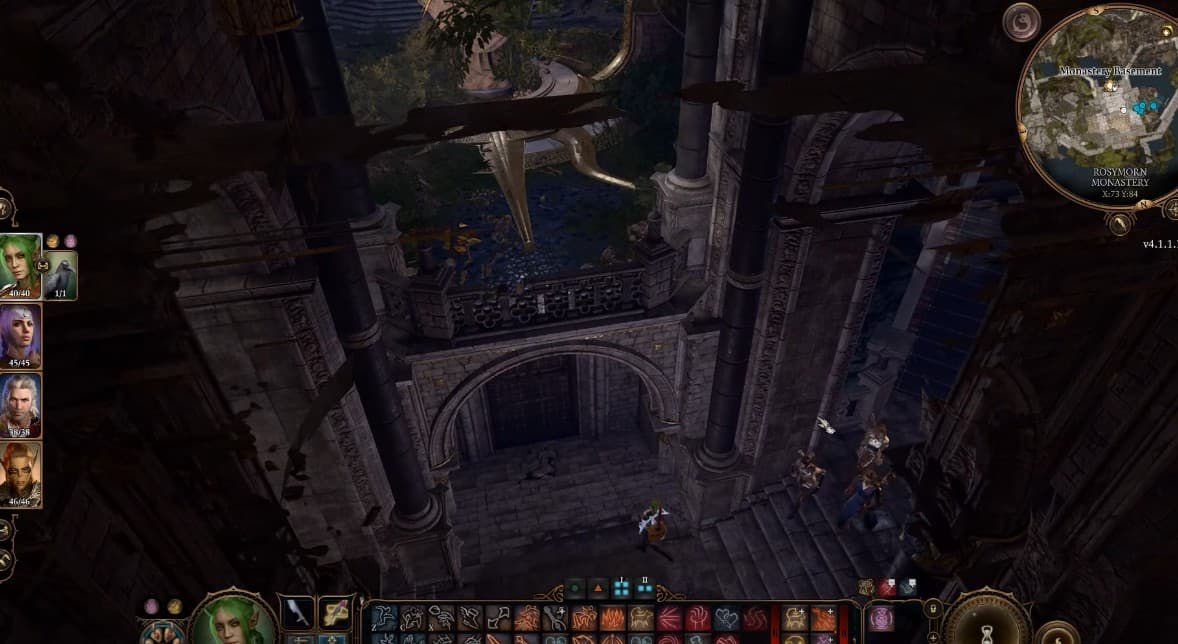Screen dimensions: 1178x644
Task: Click the round swirl button beside the minimap
Action: click(1021, 22)
